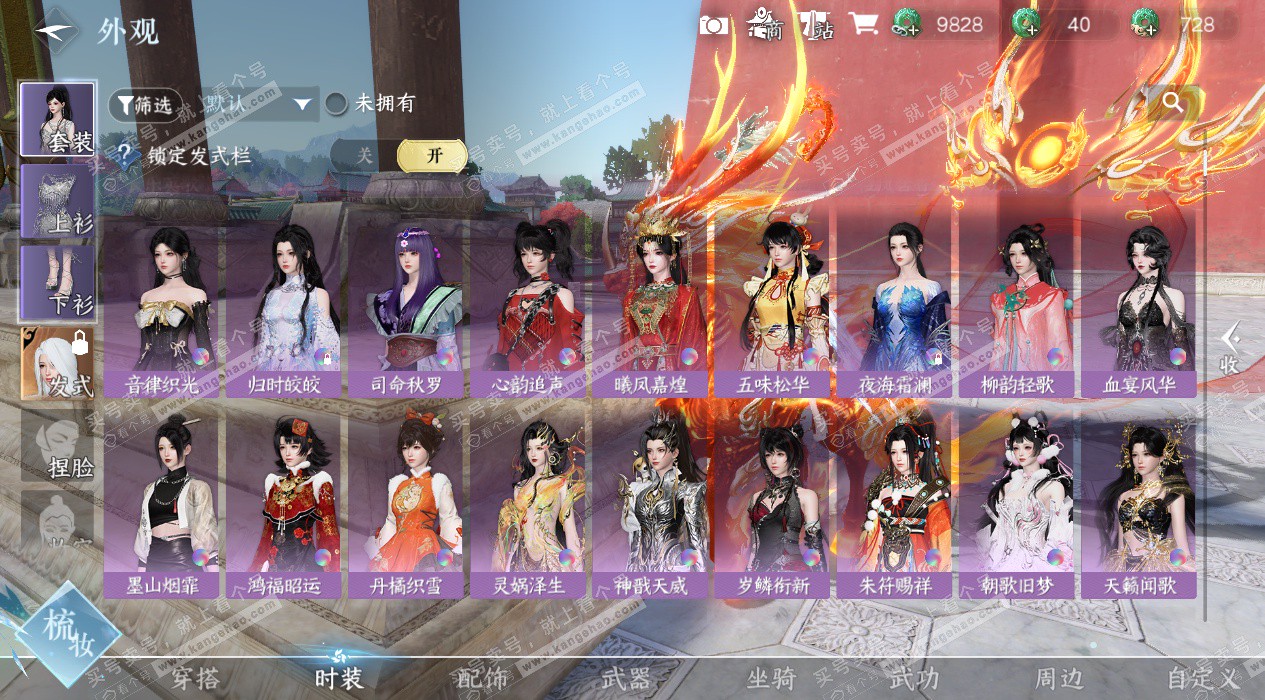The height and width of the screenshot is (700, 1265).
Task: Open the 筛选 filter button
Action: click(146, 104)
